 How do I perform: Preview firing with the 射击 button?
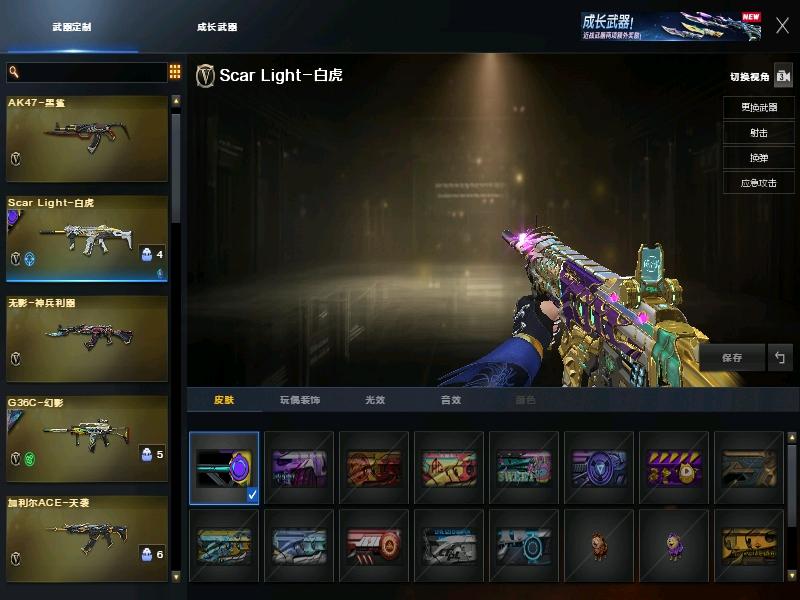758,132
